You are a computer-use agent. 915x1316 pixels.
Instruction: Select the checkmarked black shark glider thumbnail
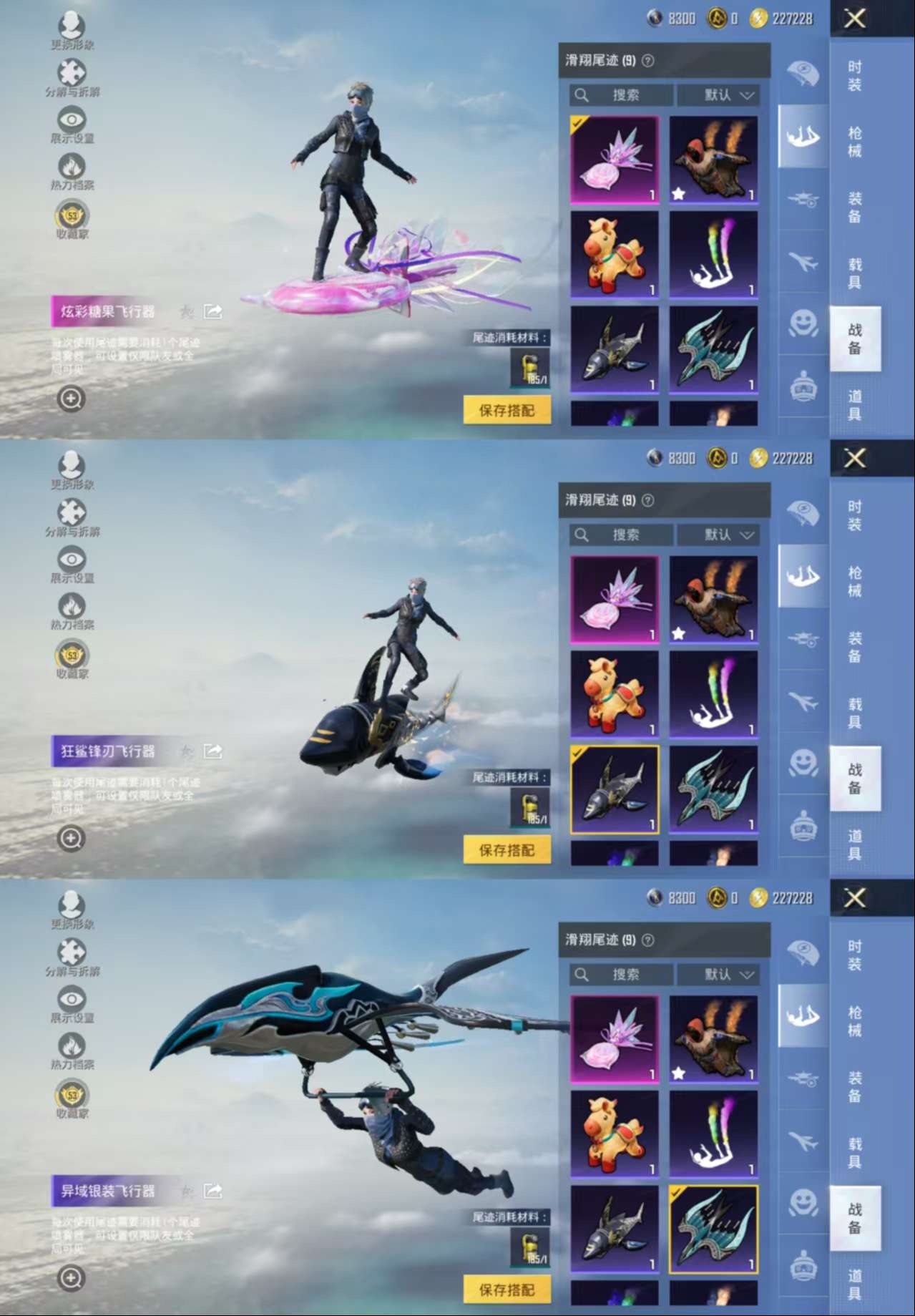point(614,789)
